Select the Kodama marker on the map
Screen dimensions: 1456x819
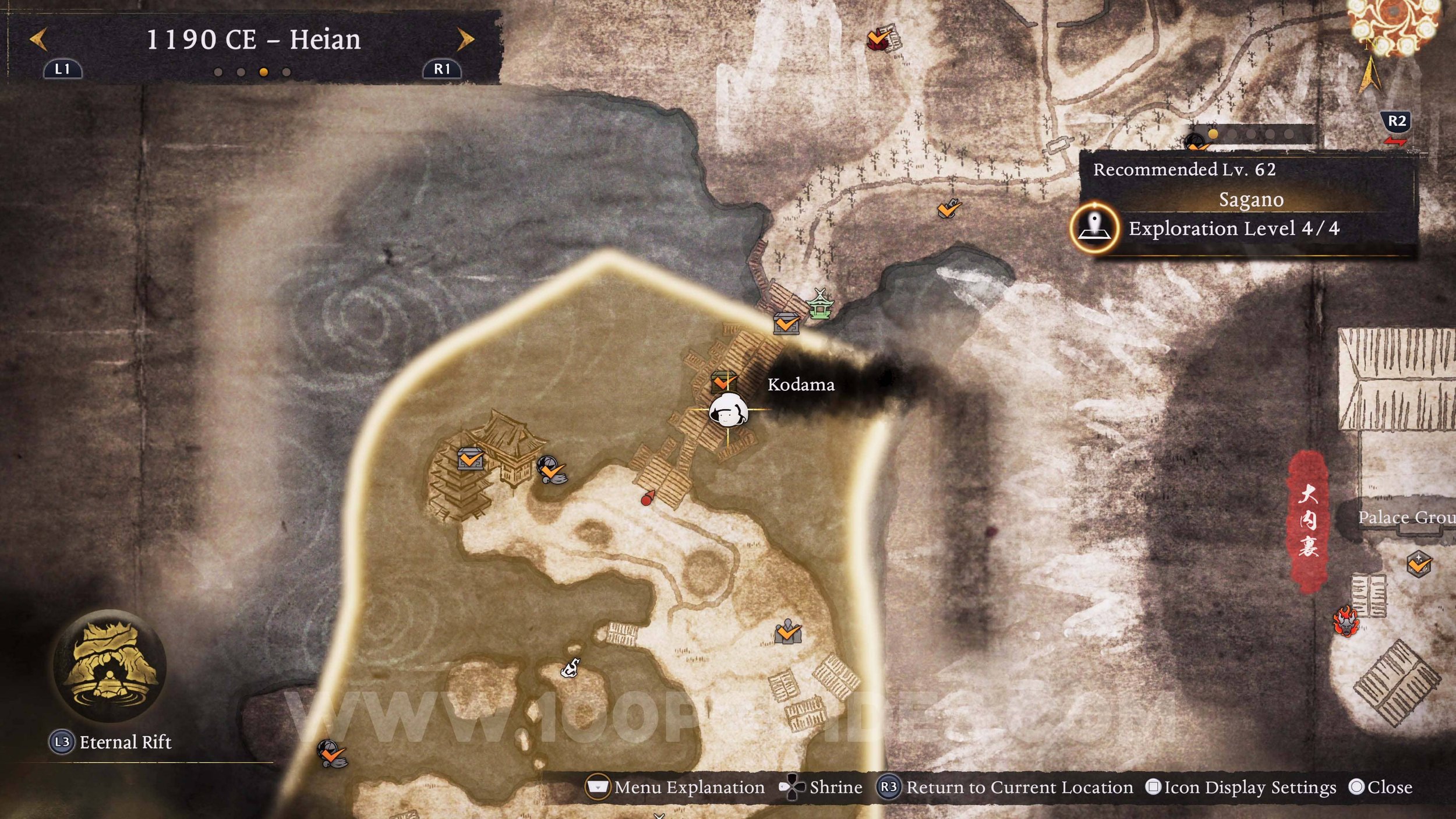(x=728, y=411)
